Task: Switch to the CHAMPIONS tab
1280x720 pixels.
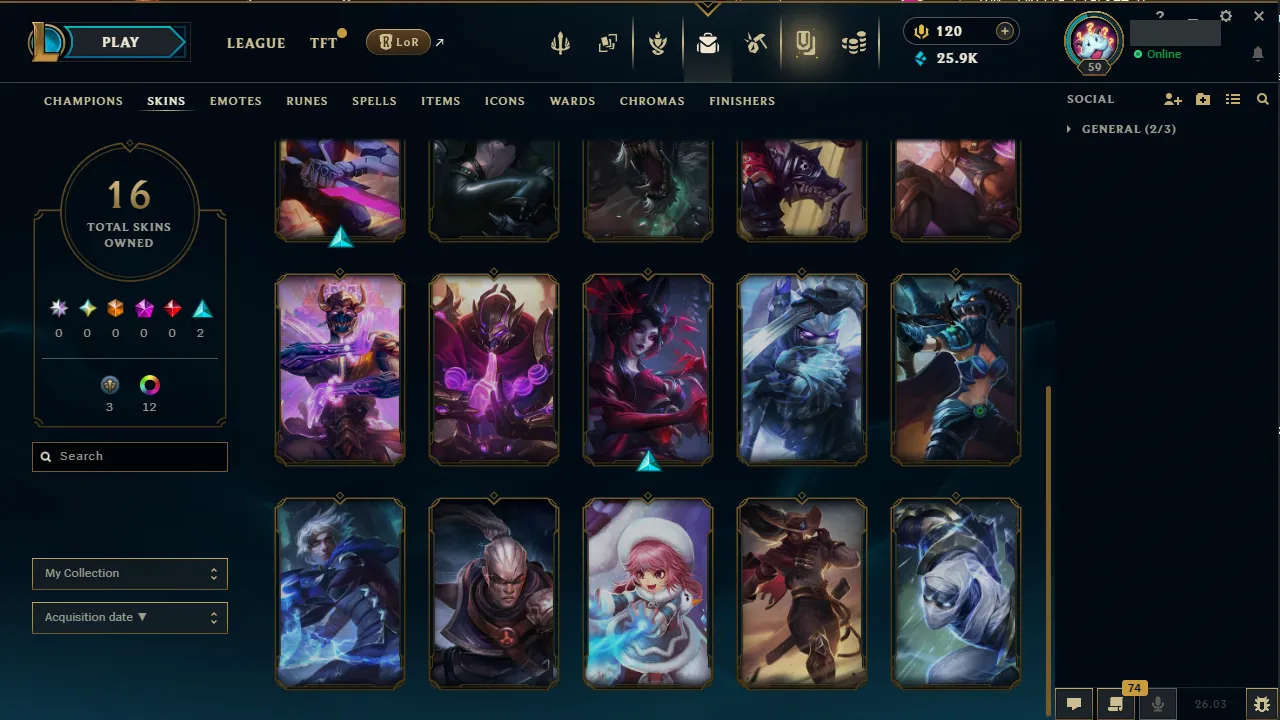Action: [x=83, y=101]
